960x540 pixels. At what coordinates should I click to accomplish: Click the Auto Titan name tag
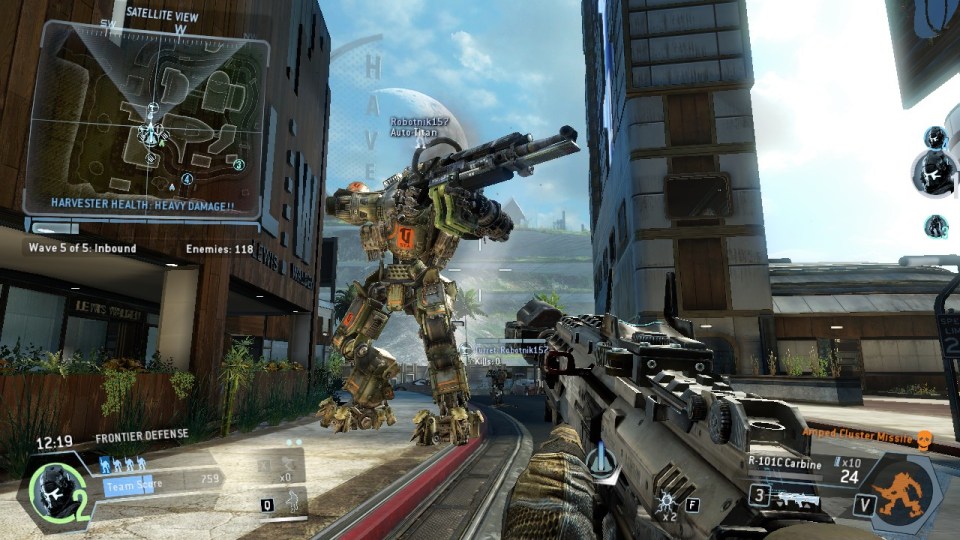click(420, 127)
